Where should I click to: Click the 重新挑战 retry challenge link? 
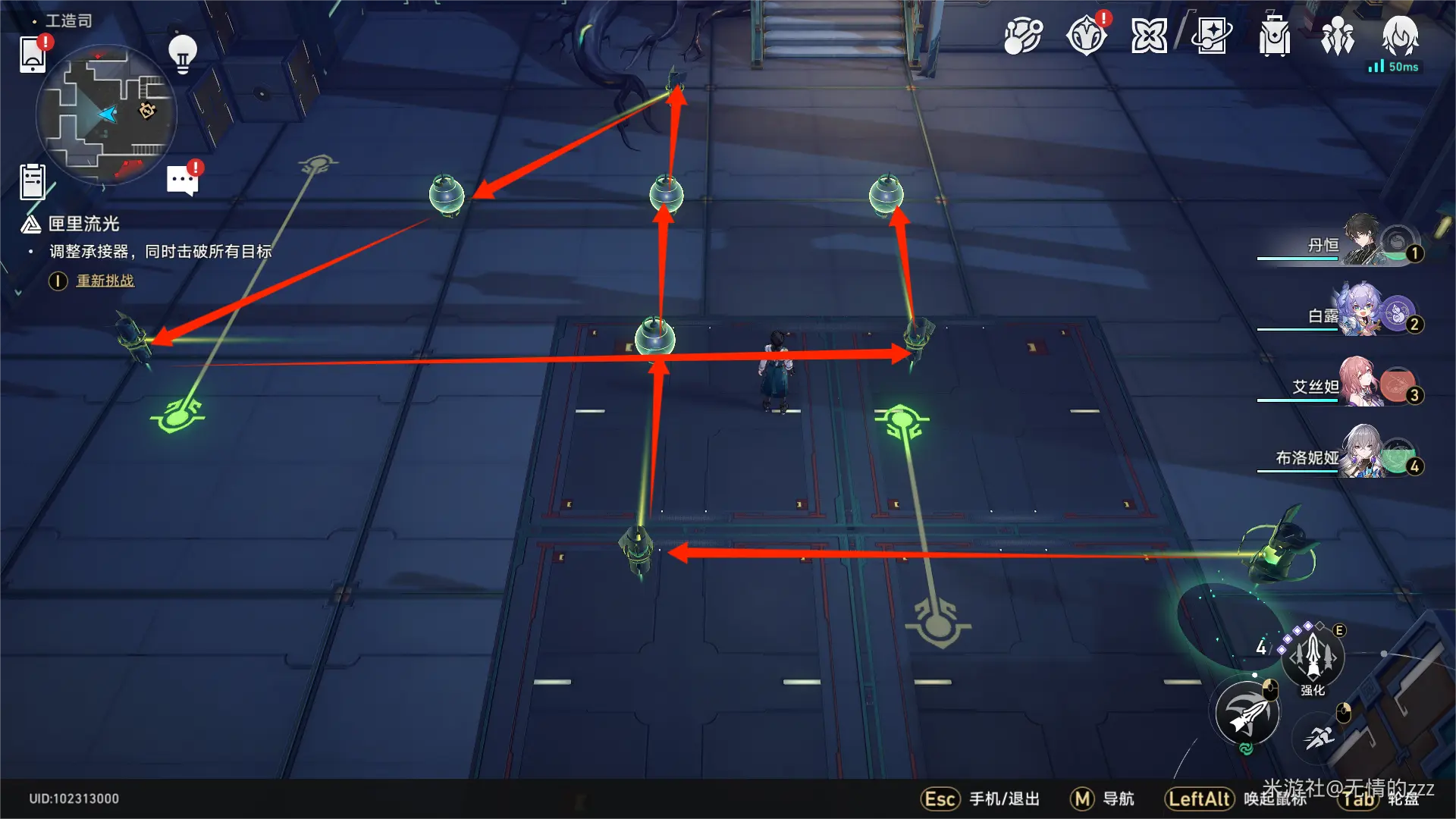(x=105, y=281)
